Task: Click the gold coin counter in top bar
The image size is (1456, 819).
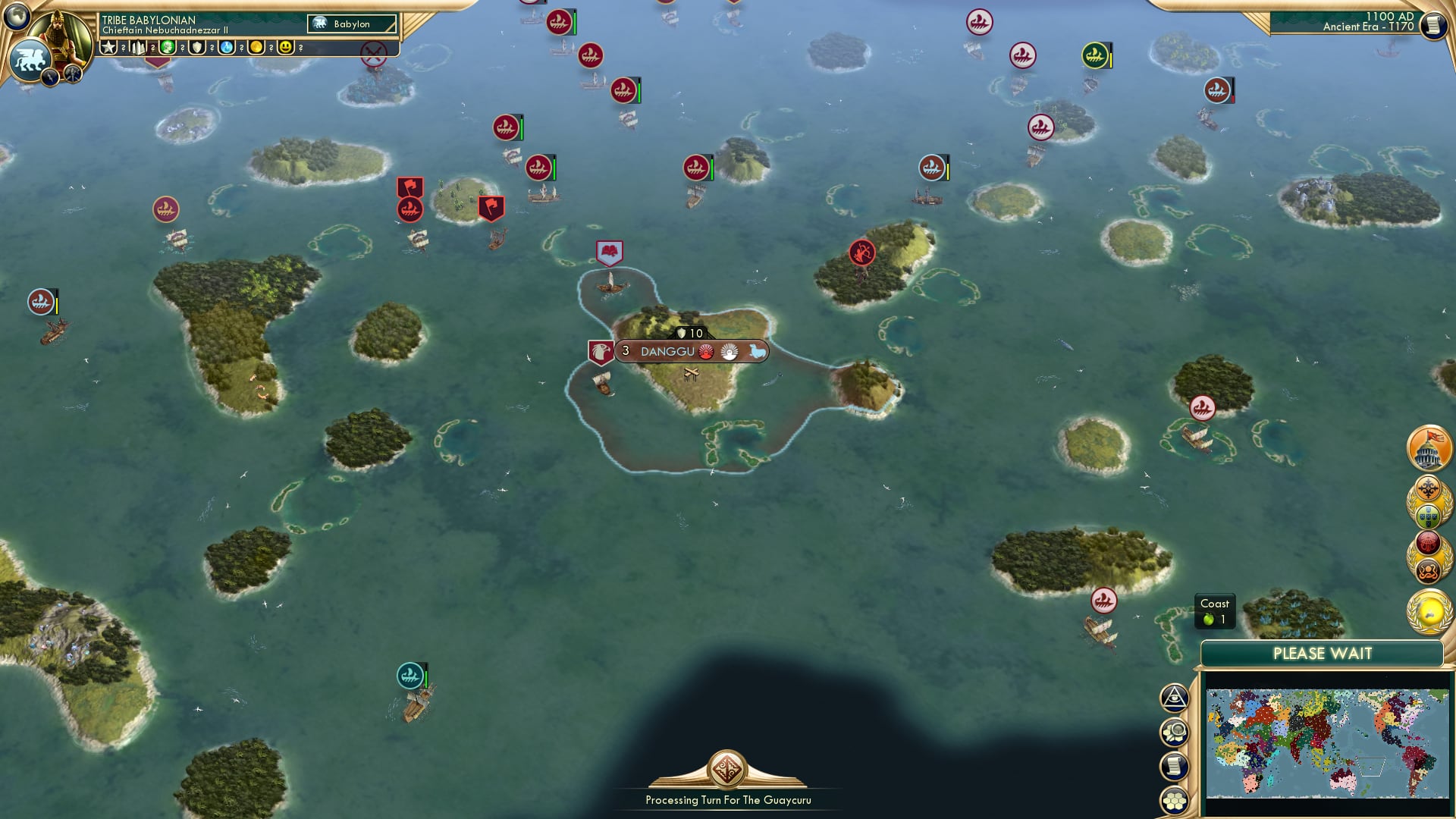Action: 256,49
